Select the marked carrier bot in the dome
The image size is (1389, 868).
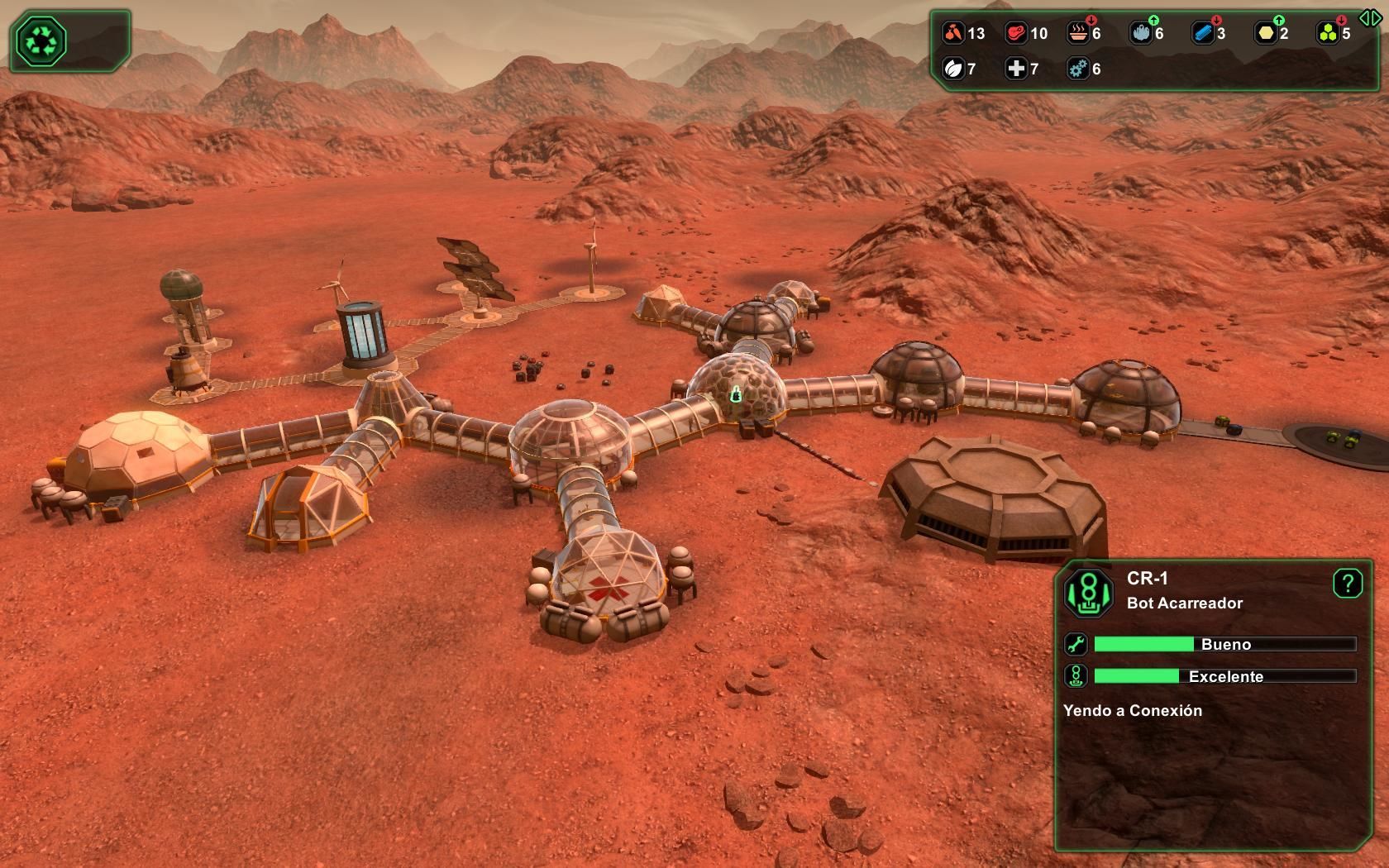coord(736,395)
